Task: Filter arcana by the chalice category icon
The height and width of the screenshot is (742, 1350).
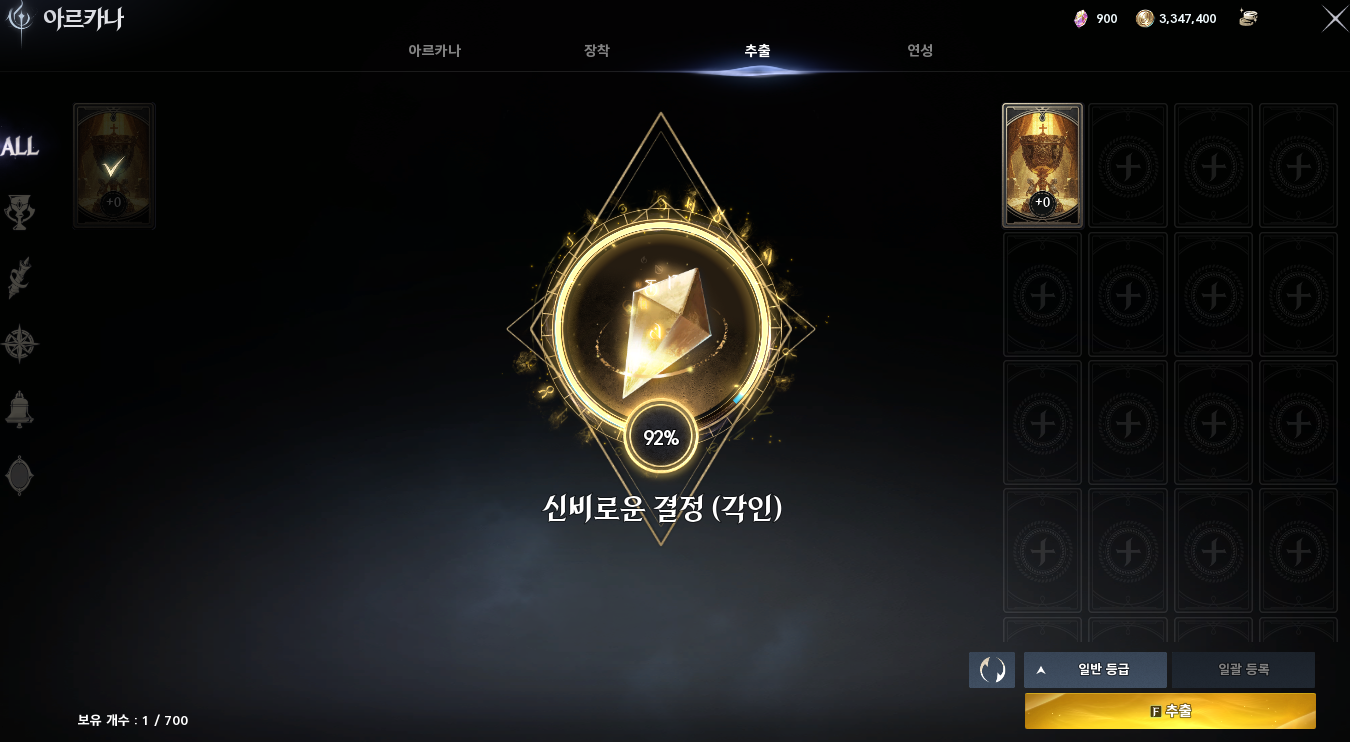Action: click(x=22, y=211)
